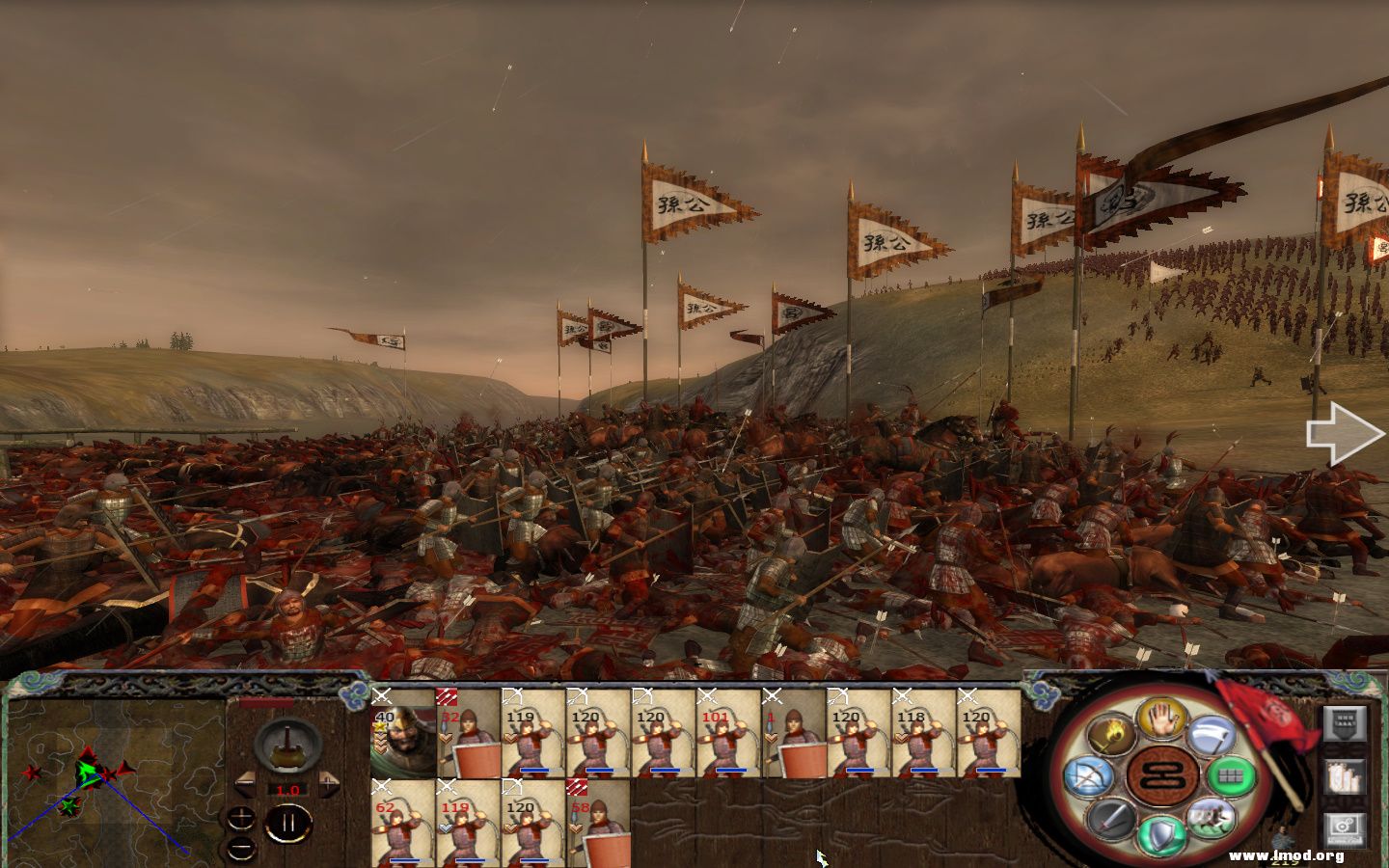Select the general's unit card
The height and width of the screenshot is (868, 1389).
pos(403,732)
